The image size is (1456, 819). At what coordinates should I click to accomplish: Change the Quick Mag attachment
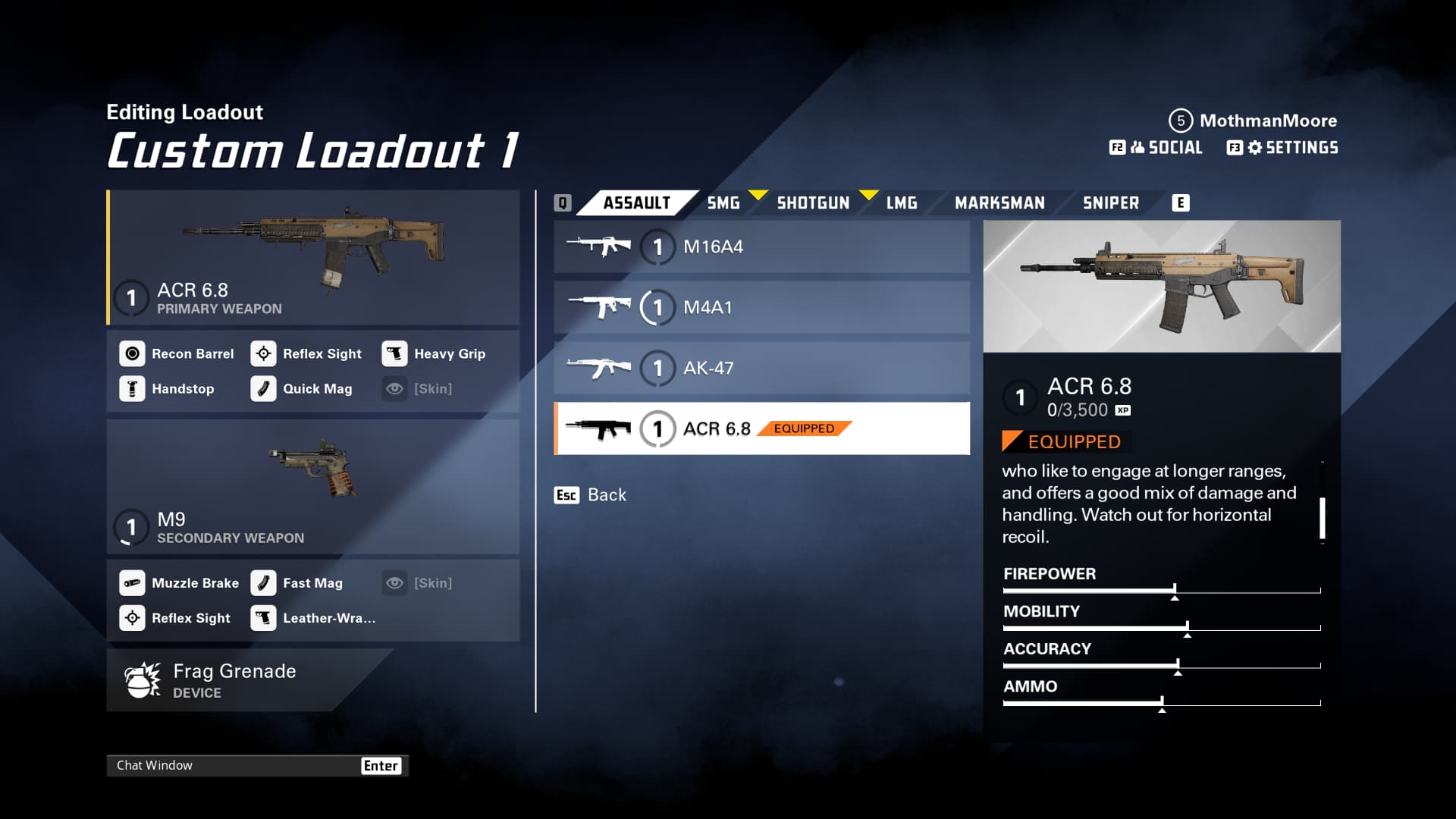coord(303,389)
